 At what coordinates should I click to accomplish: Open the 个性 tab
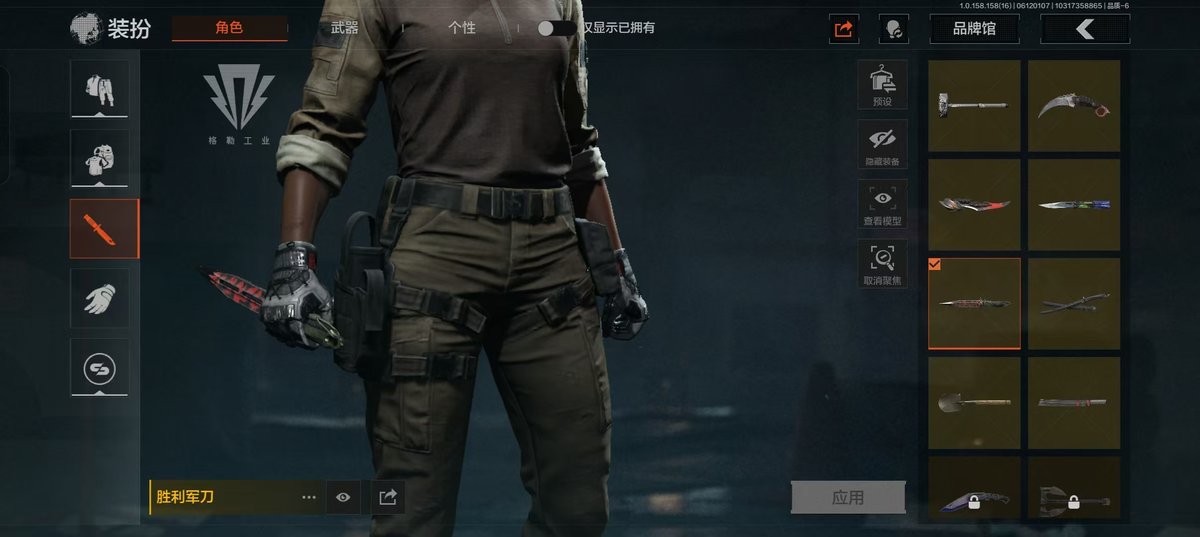click(461, 28)
